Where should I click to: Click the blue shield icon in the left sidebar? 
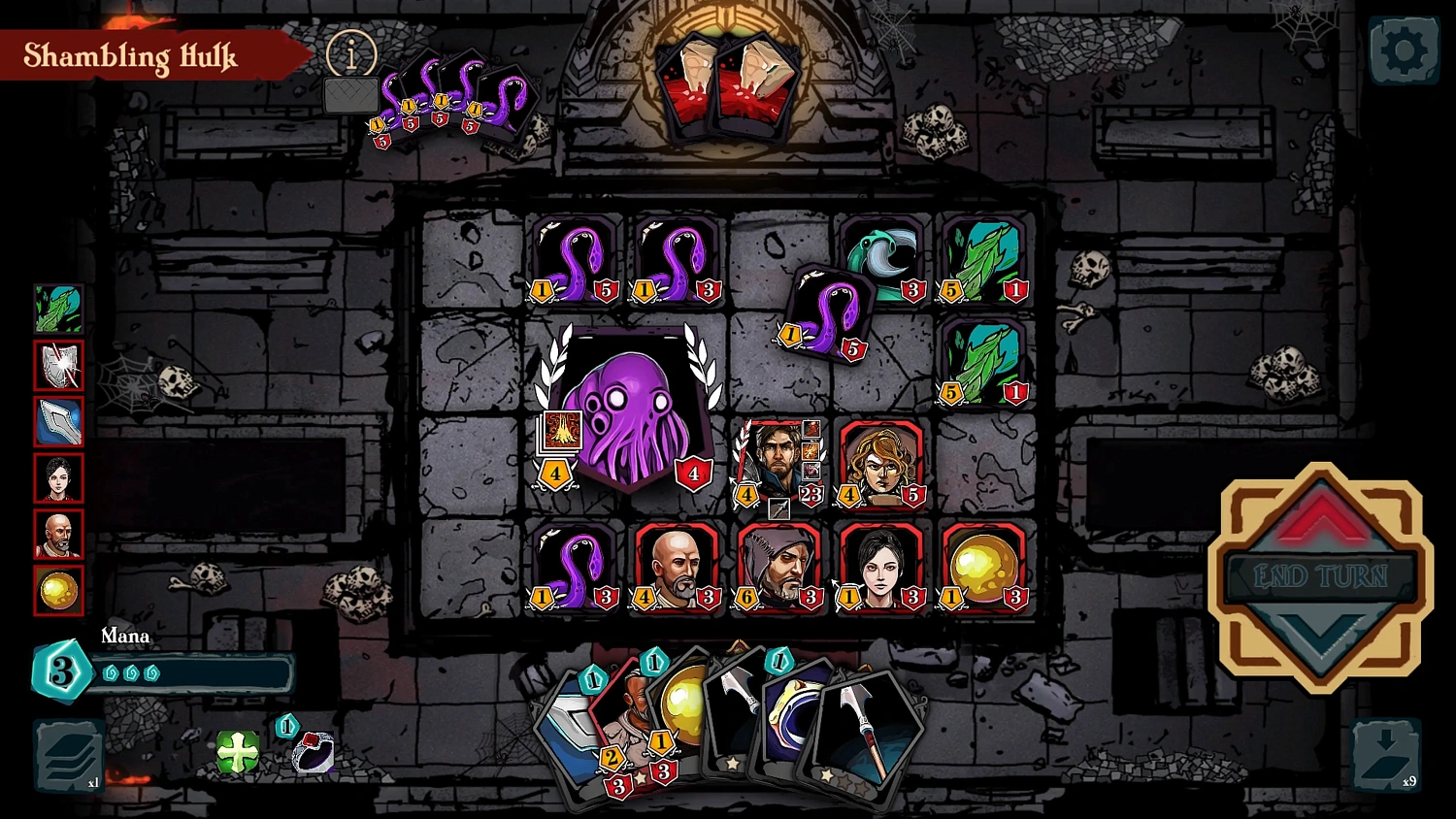[59, 421]
